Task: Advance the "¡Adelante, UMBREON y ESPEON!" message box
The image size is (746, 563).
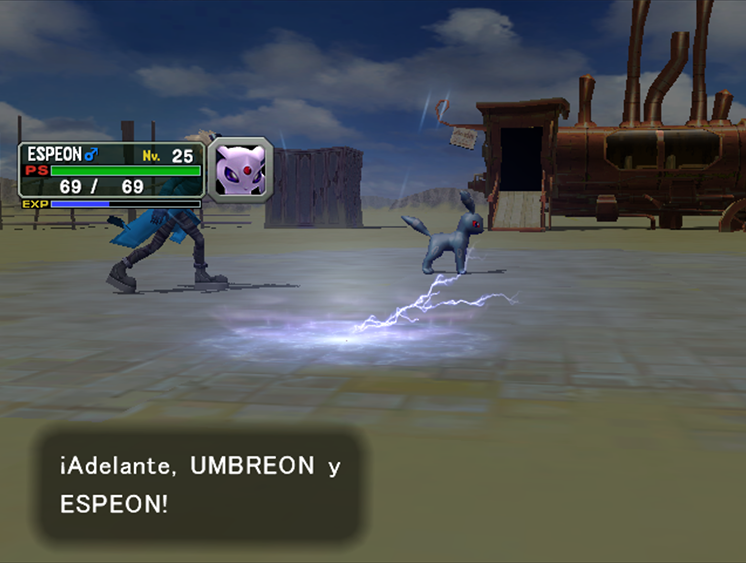Action: [x=200, y=485]
